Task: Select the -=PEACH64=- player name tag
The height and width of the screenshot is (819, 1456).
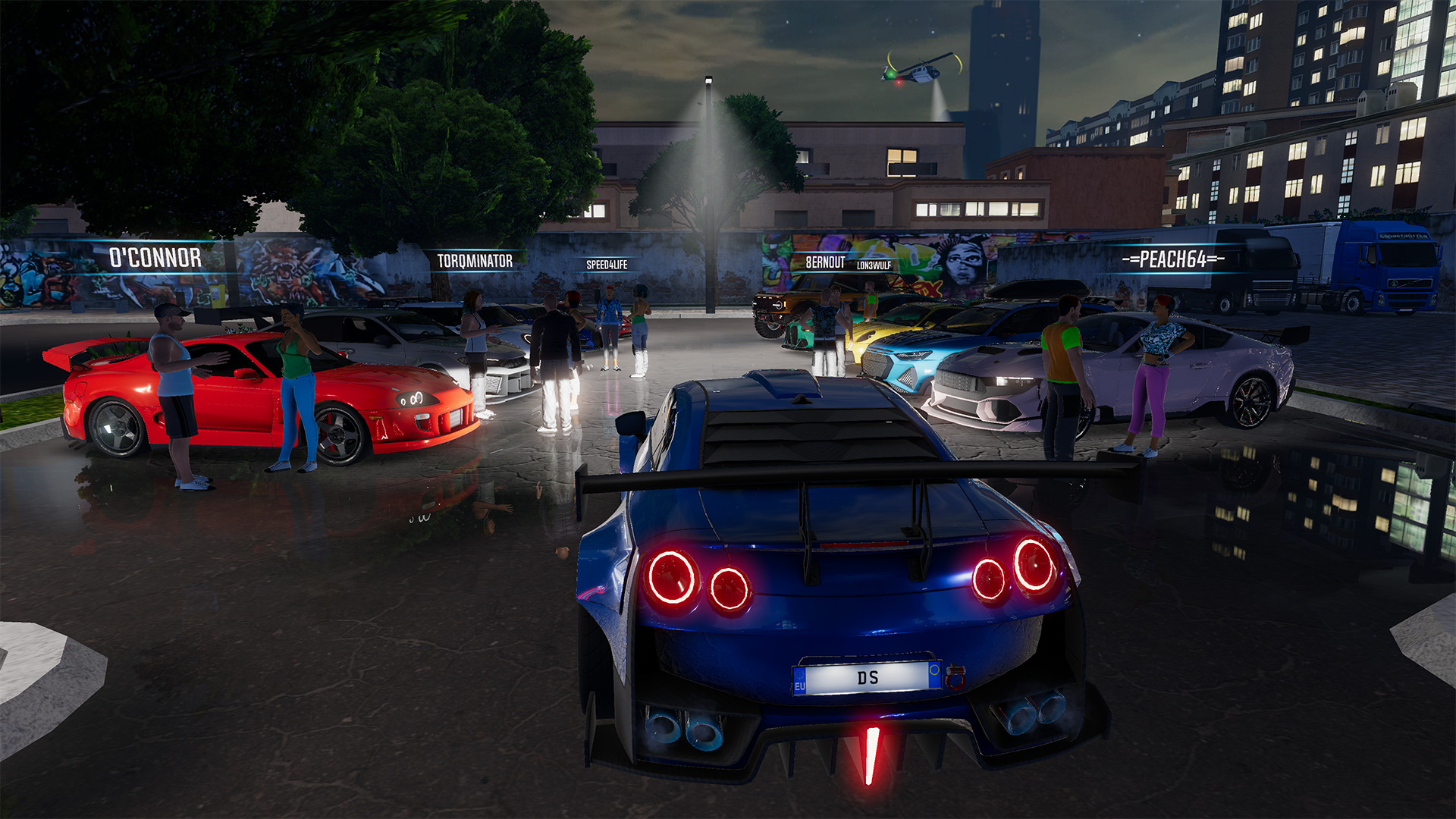Action: coord(1172,259)
